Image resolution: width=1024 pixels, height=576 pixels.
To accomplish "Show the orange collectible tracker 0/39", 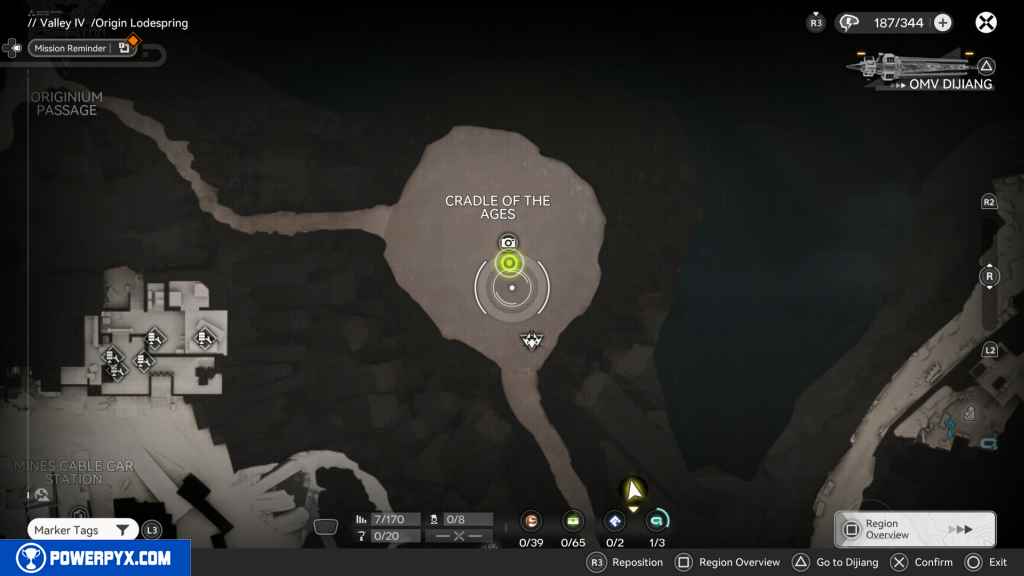I will 531,521.
